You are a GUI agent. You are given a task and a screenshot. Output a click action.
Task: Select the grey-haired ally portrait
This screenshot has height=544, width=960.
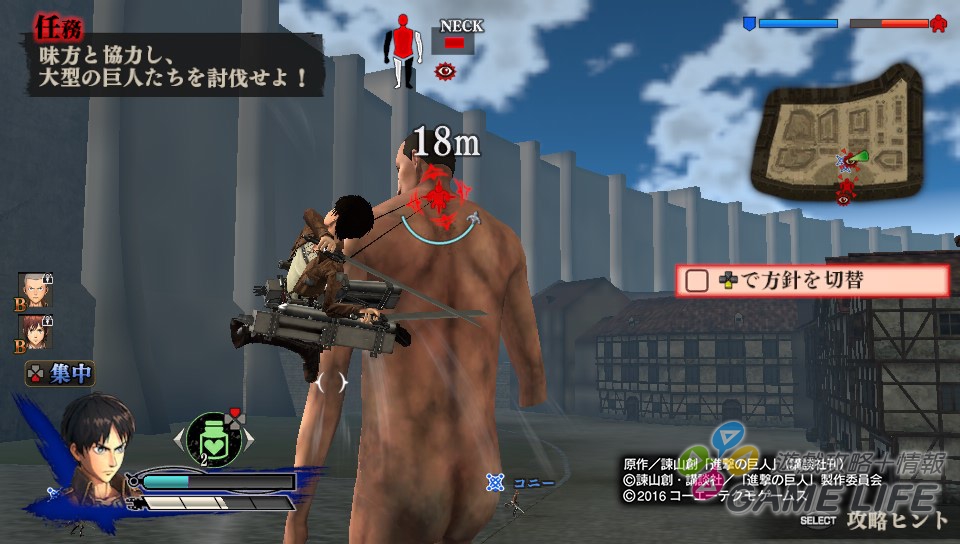[x=34, y=290]
